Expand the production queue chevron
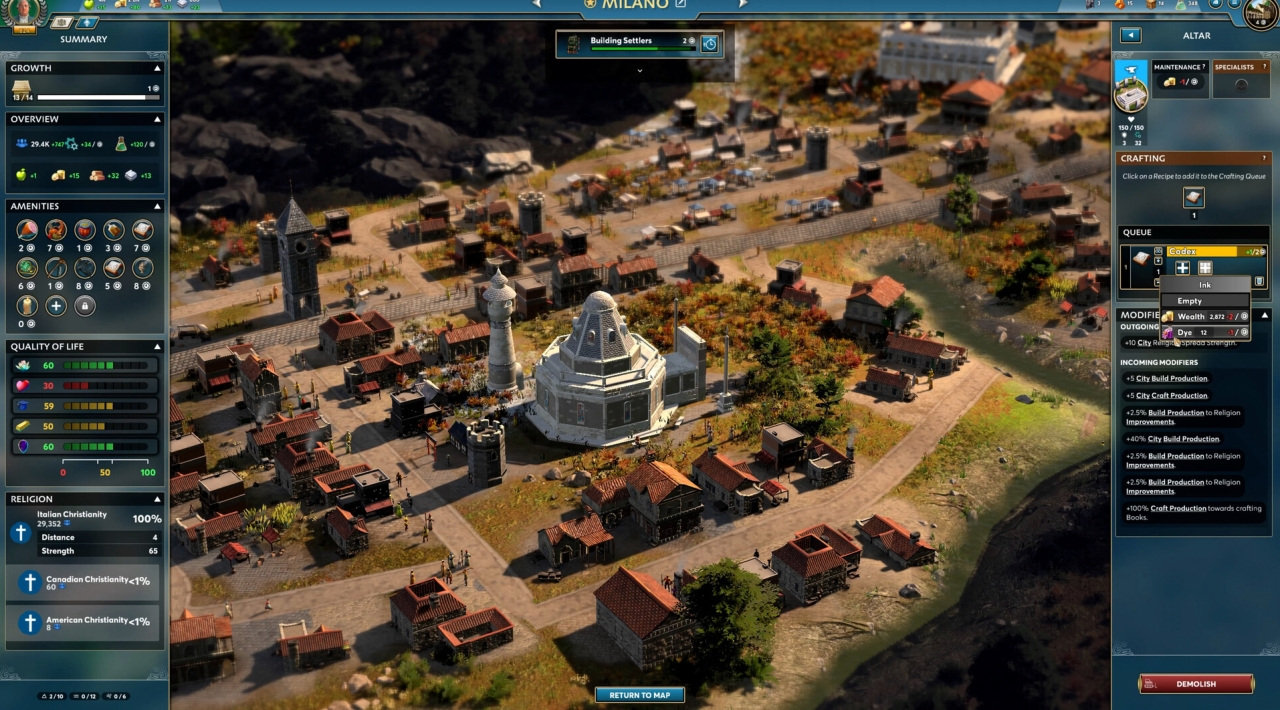Image resolution: width=1280 pixels, height=710 pixels. click(640, 70)
